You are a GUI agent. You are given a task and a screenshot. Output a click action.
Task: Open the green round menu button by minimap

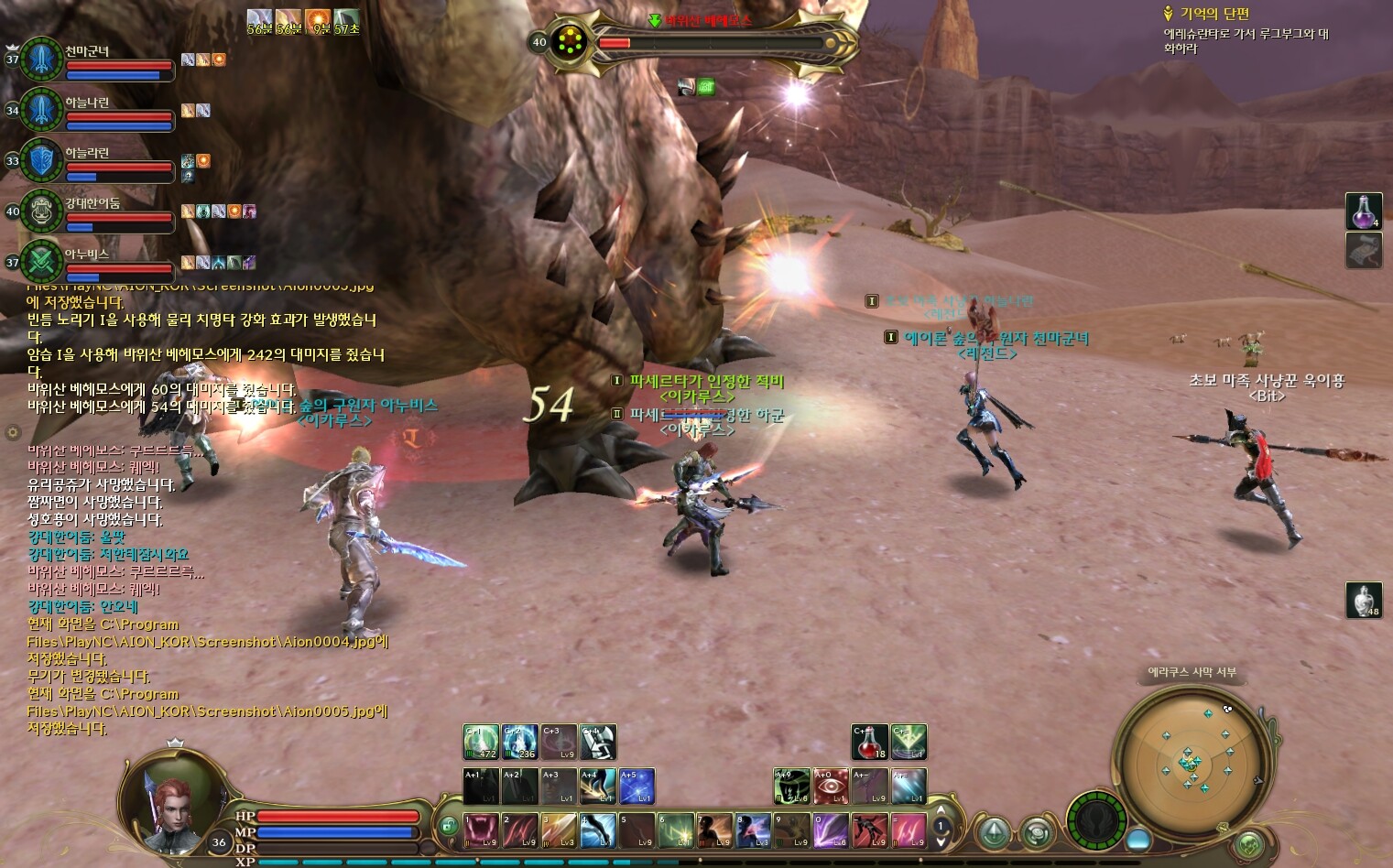click(1248, 844)
